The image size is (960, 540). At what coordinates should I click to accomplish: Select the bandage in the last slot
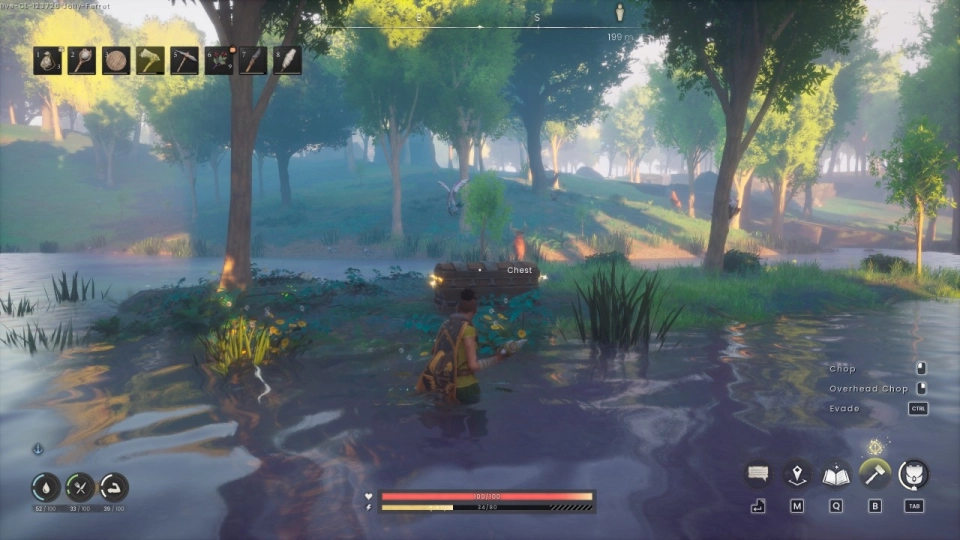coord(286,60)
